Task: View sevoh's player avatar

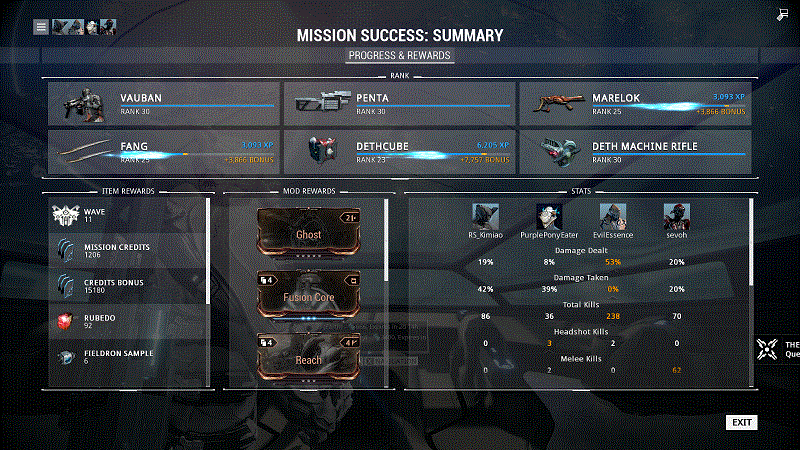Action: (675, 217)
